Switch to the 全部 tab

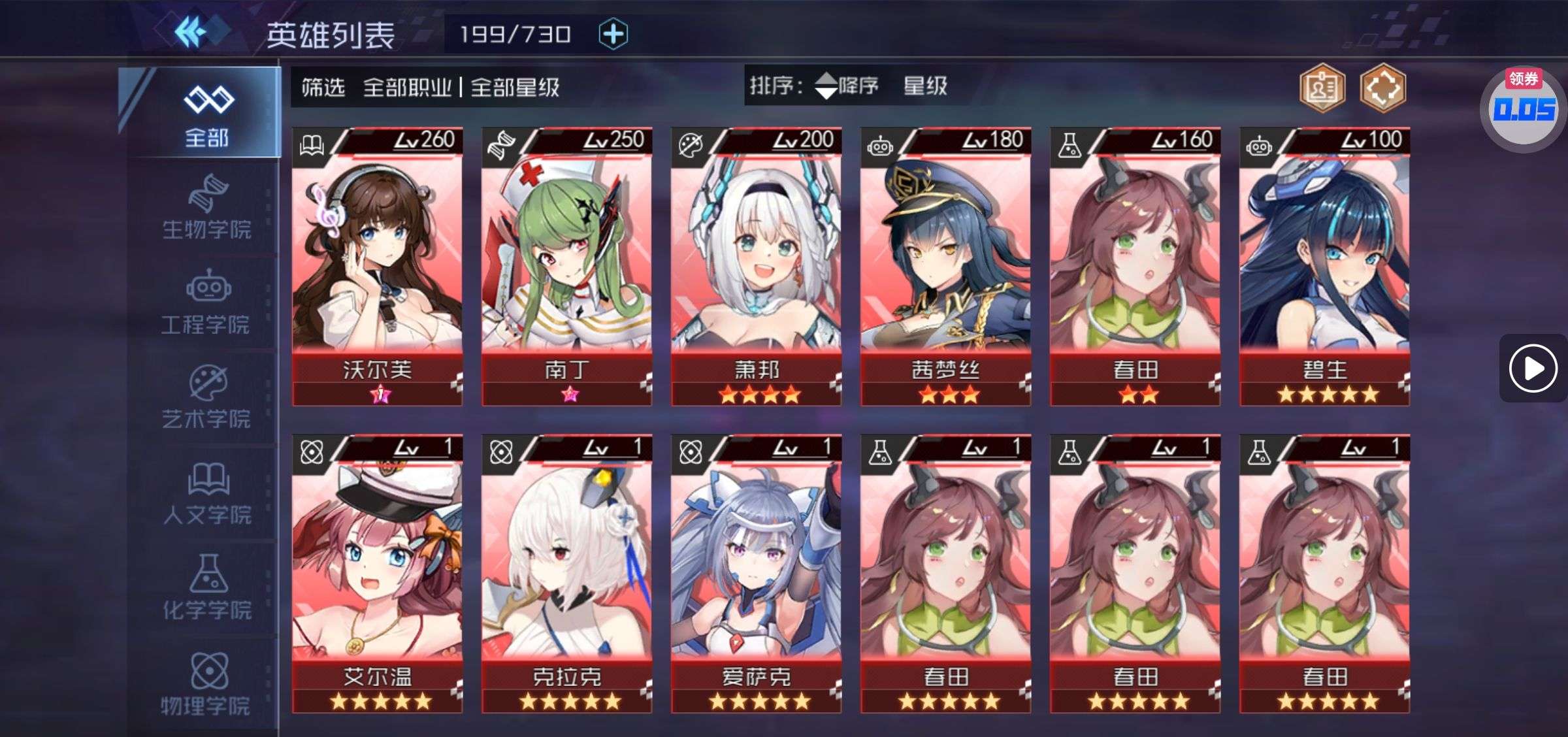[206, 114]
